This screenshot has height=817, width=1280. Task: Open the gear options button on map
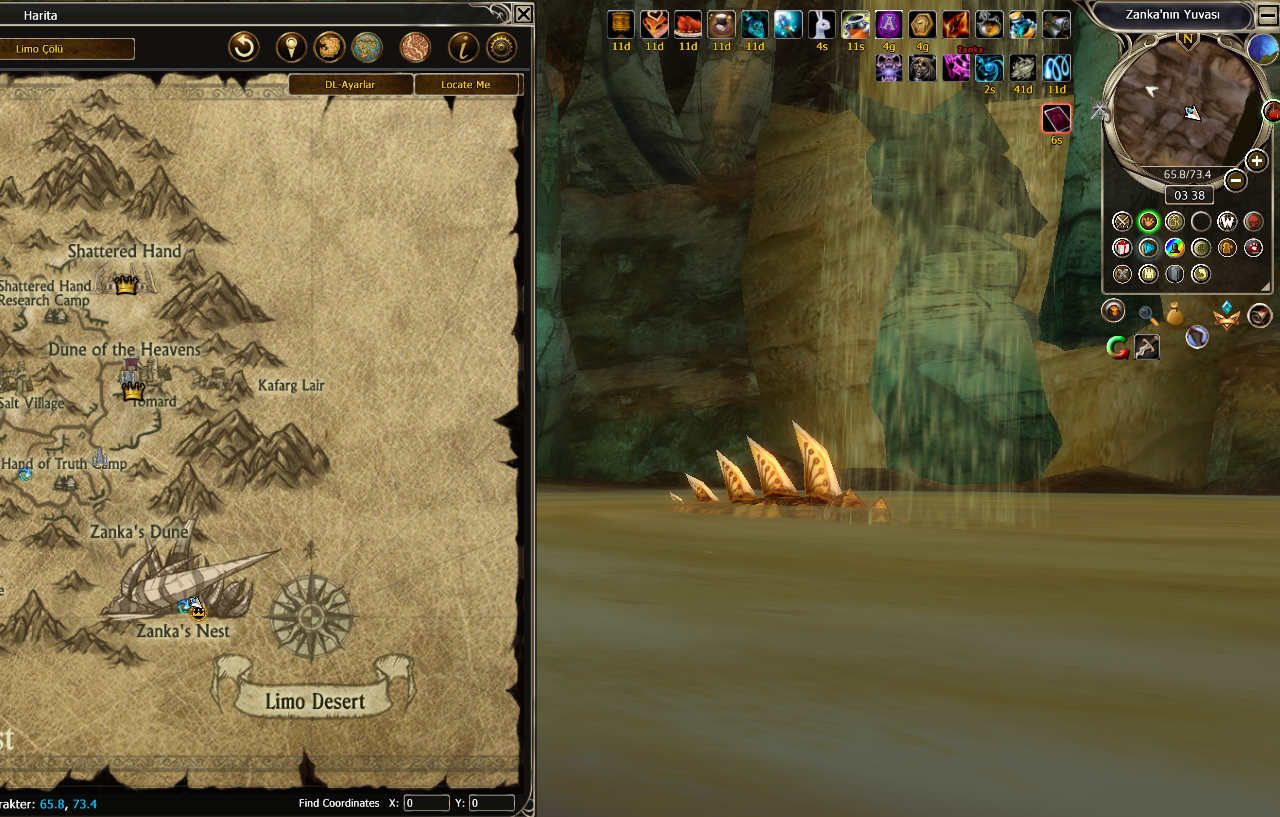(501, 47)
